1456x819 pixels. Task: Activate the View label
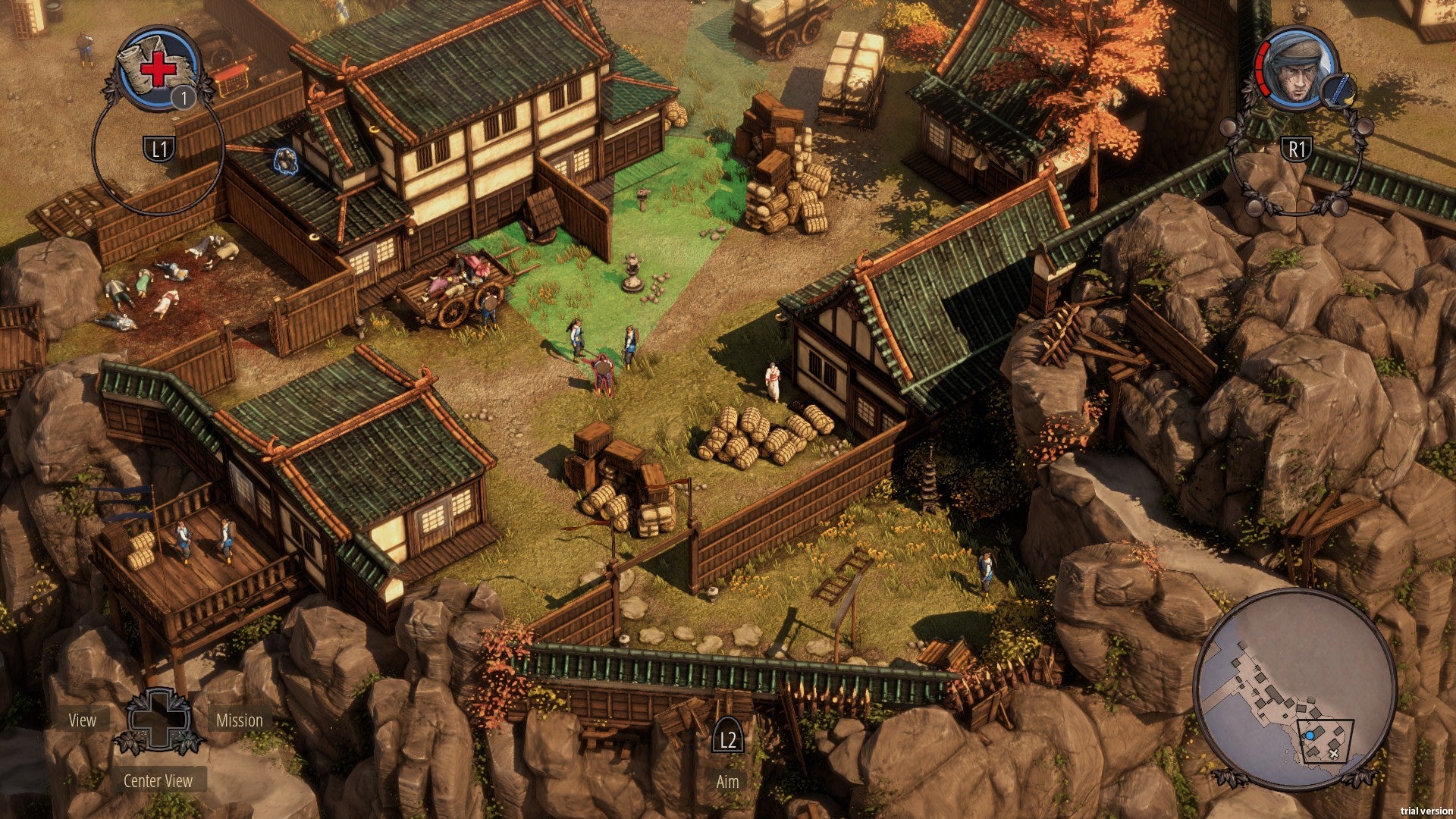point(83,720)
